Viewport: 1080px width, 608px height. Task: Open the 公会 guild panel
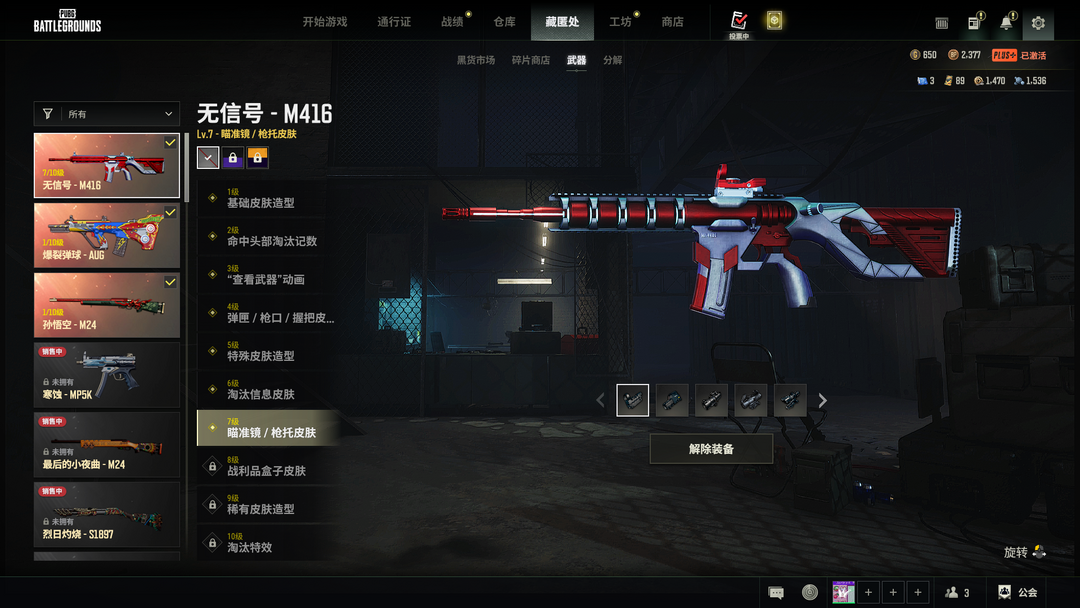[x=1018, y=593]
